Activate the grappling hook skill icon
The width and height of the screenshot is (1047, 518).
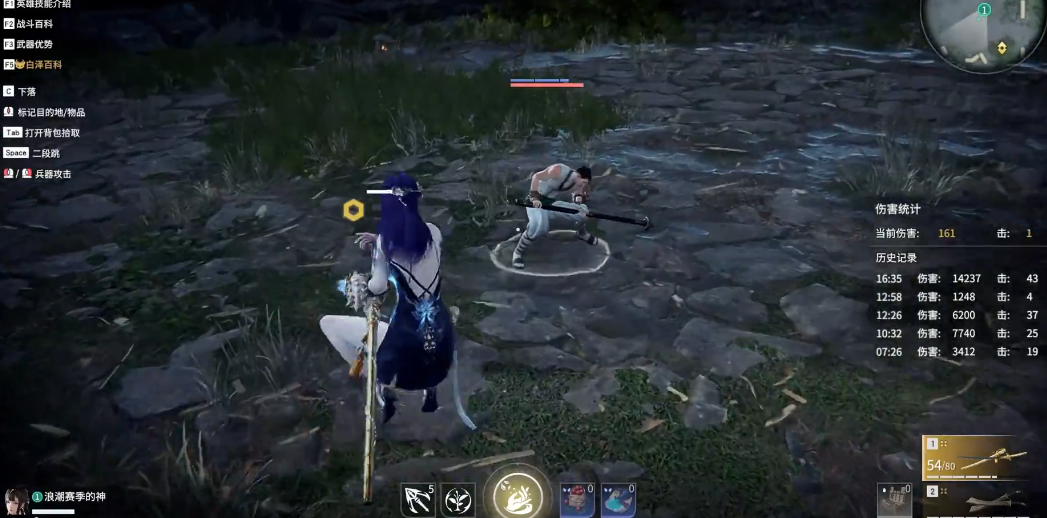point(416,498)
